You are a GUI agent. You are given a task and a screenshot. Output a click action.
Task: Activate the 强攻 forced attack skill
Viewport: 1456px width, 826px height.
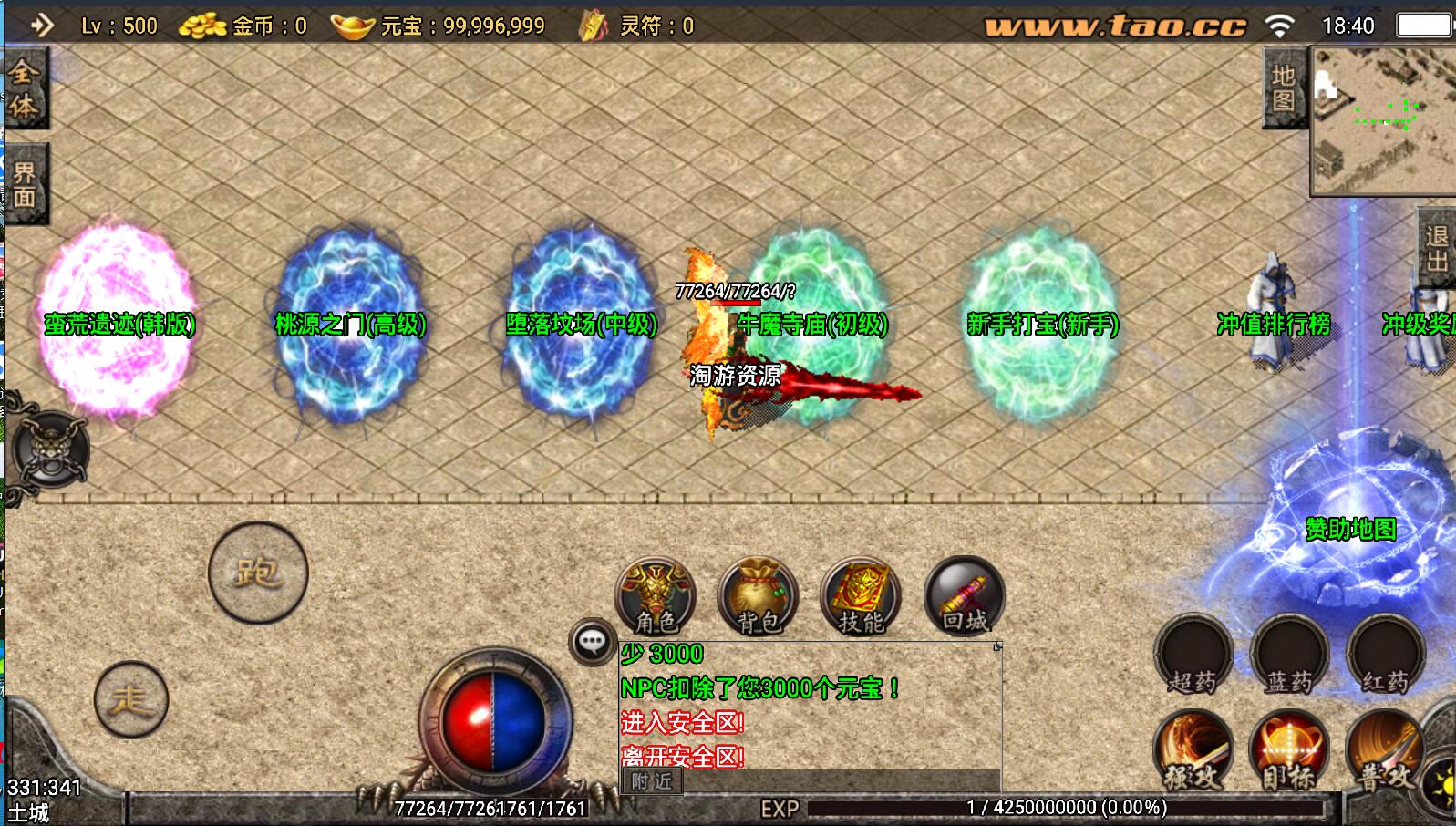[x=1193, y=751]
